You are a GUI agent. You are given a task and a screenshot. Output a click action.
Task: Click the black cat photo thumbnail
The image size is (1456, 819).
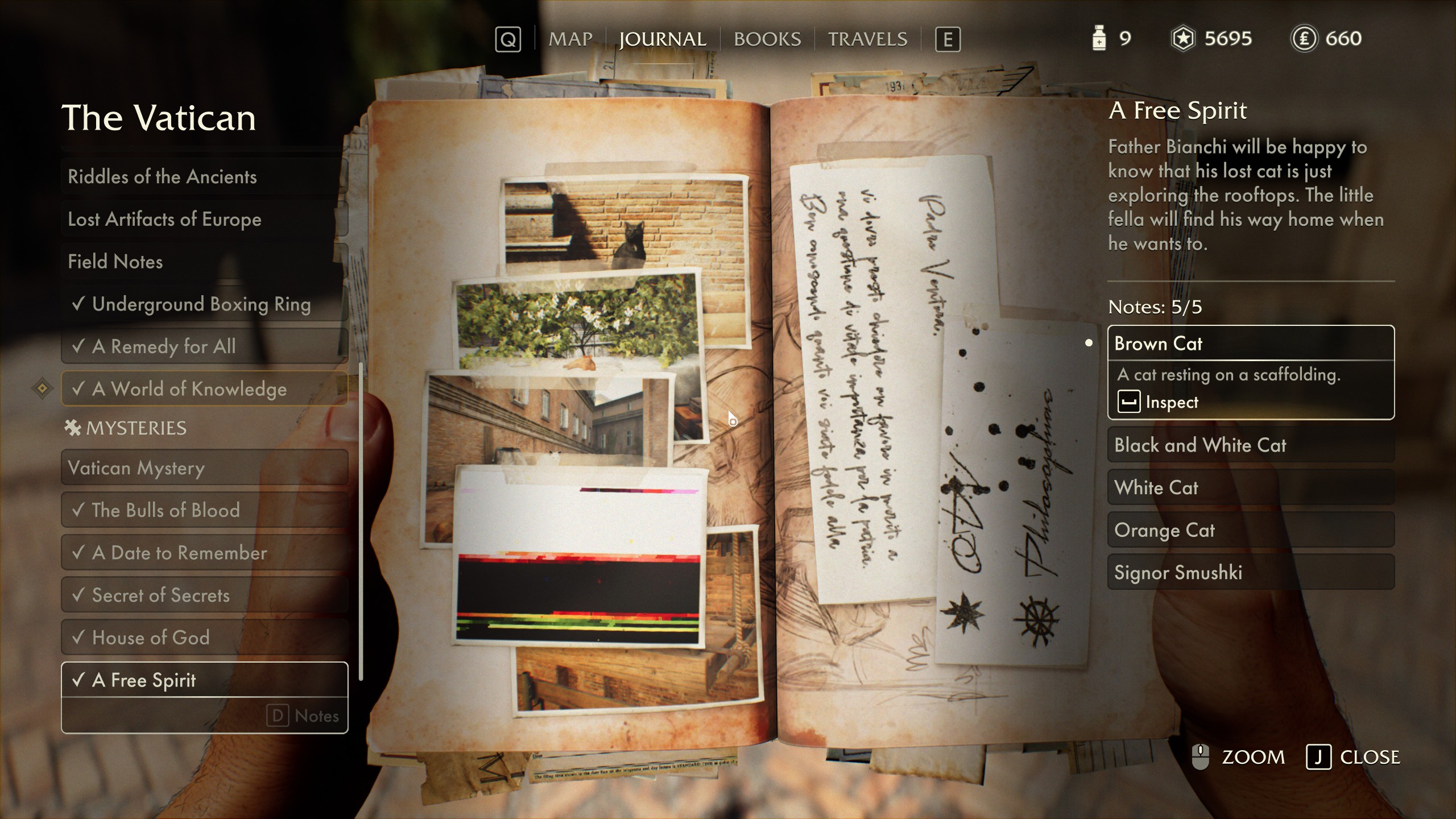(623, 225)
